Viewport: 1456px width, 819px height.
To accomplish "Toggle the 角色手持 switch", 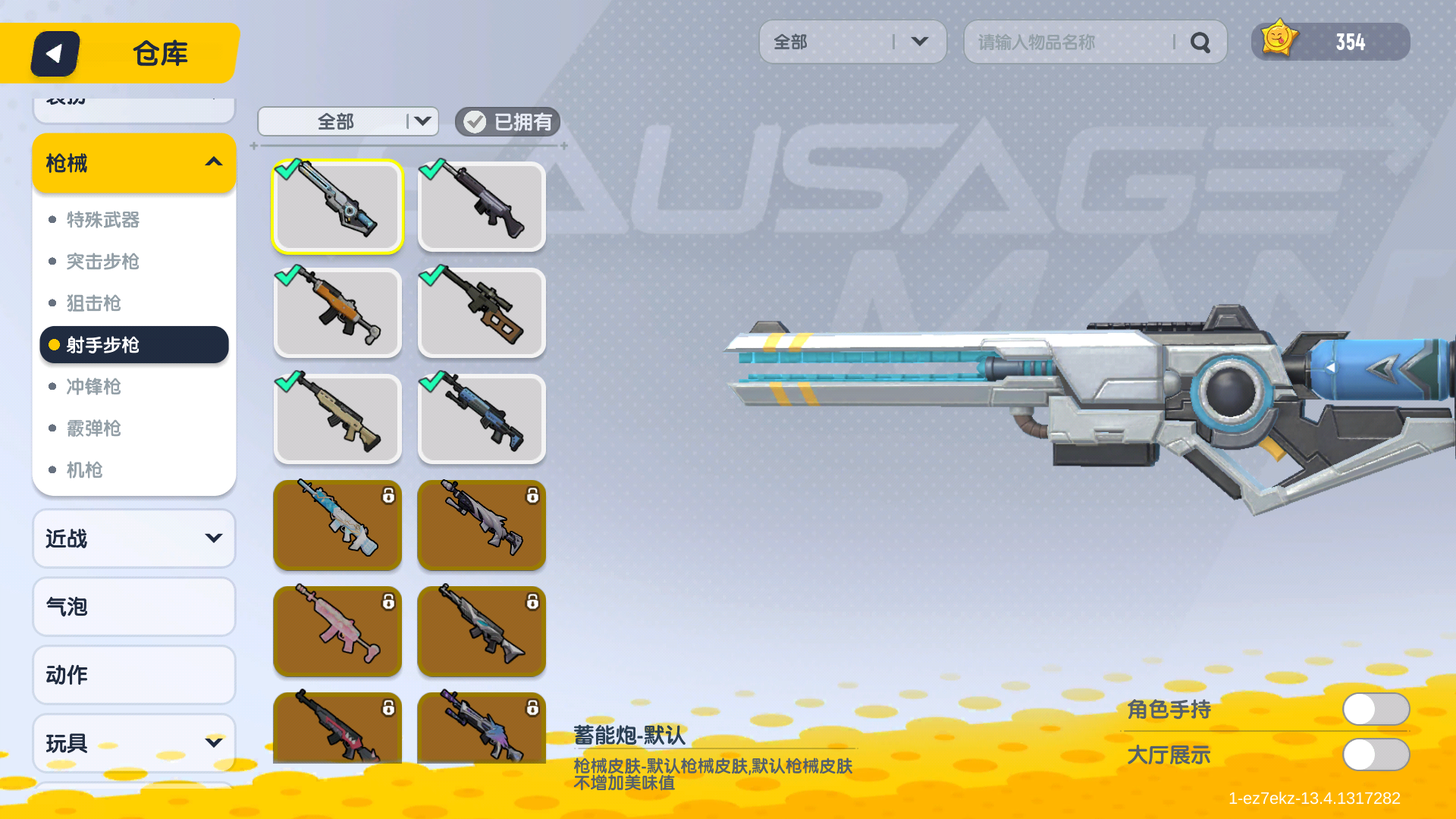I will (1376, 710).
